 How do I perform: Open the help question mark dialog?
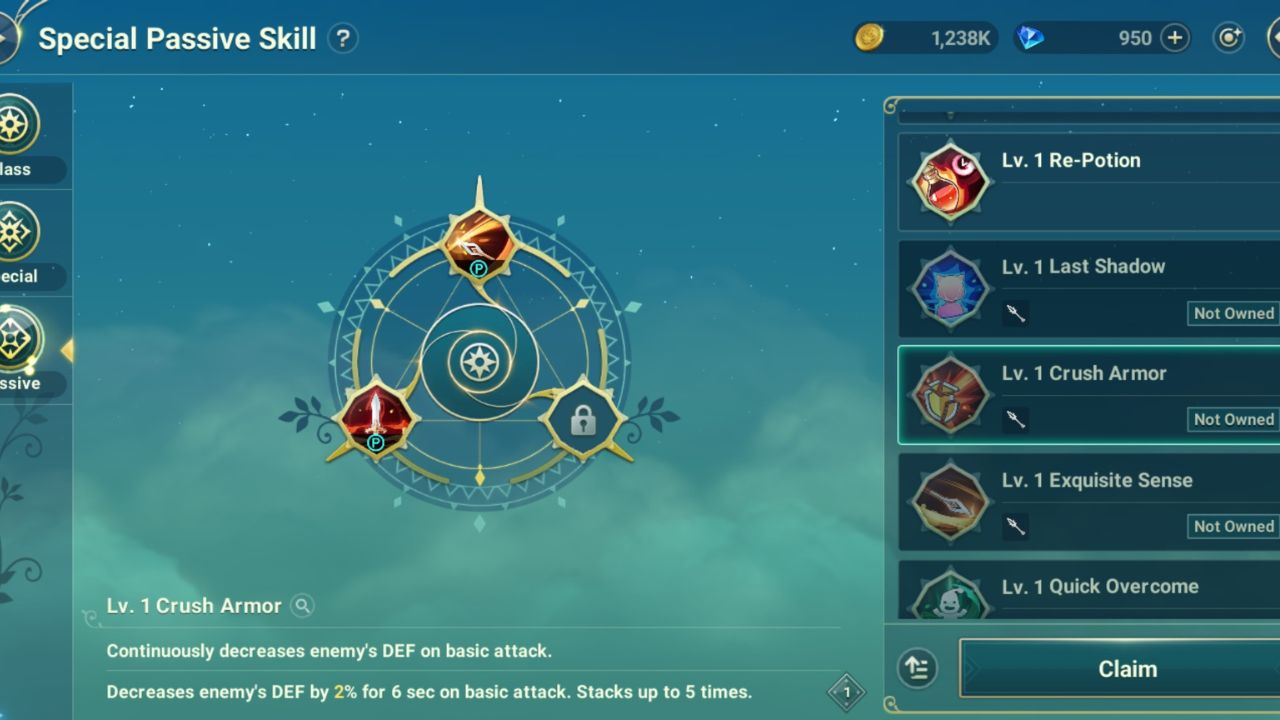[x=343, y=38]
